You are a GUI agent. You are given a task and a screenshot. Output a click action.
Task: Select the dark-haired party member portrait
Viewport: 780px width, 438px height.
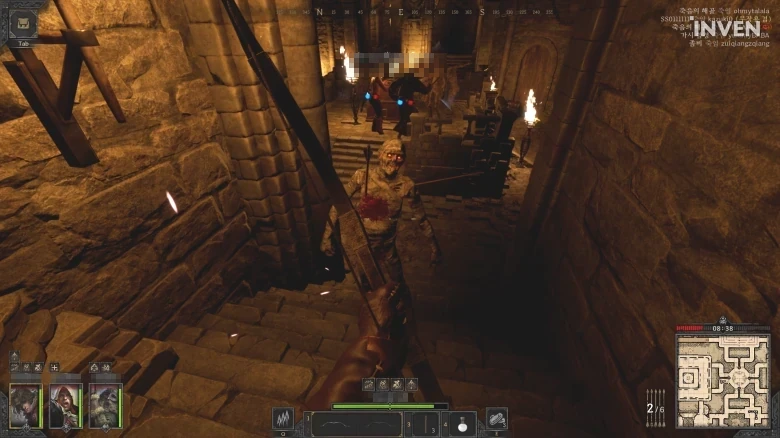(25, 404)
